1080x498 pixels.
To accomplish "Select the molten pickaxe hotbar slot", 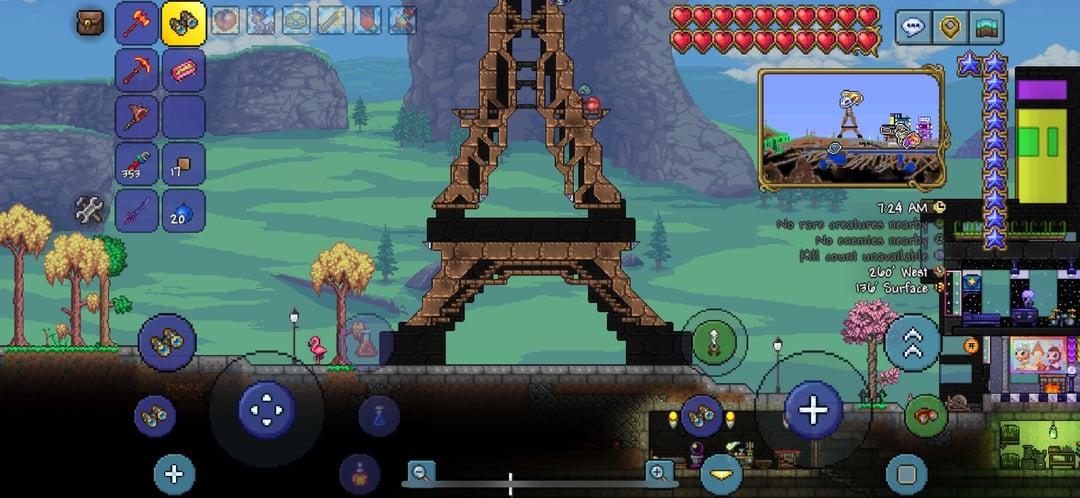I will tap(137, 70).
